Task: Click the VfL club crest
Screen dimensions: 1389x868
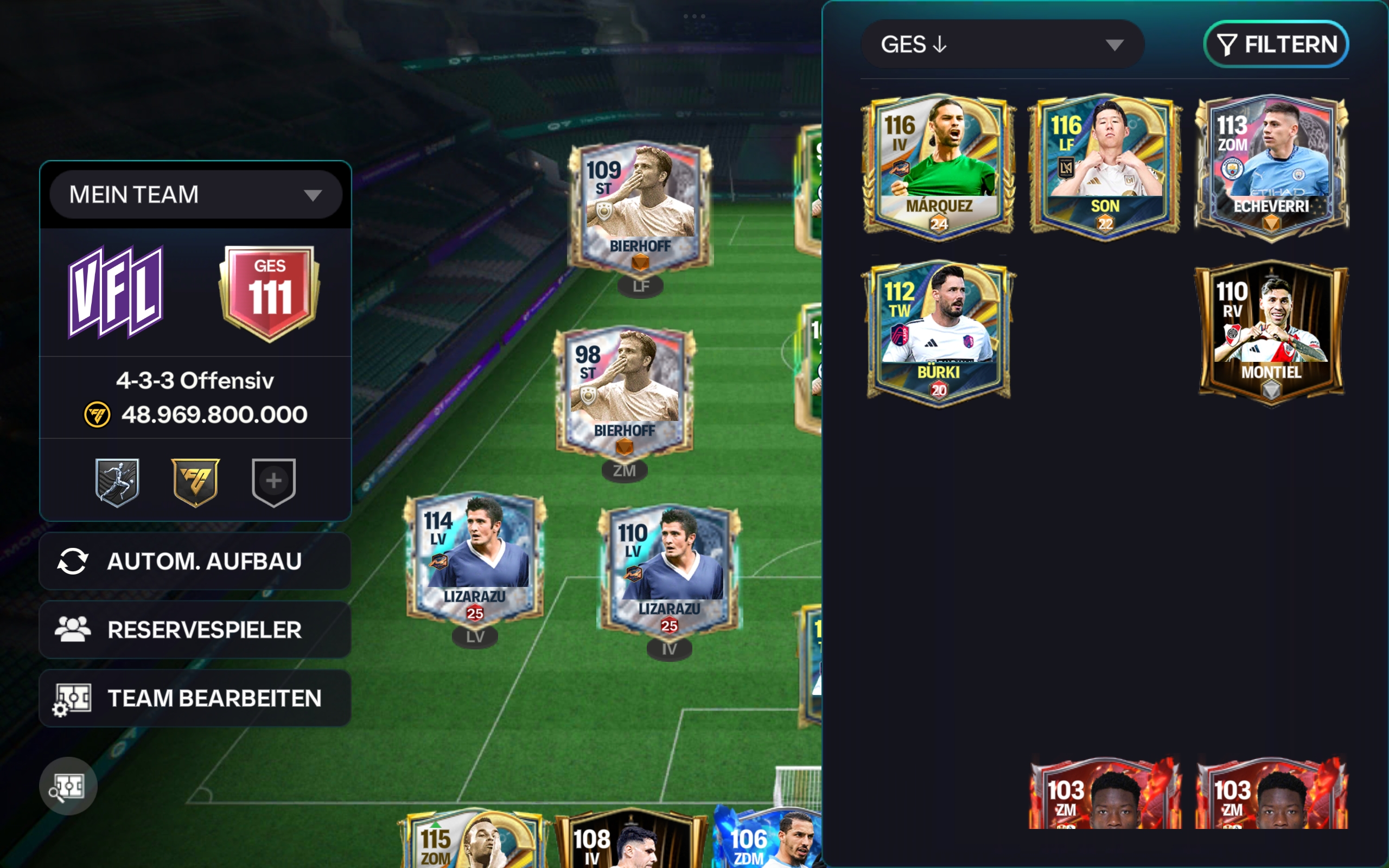Action: click(117, 292)
